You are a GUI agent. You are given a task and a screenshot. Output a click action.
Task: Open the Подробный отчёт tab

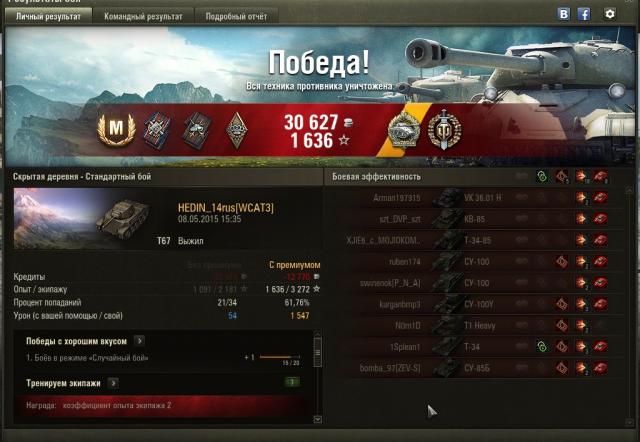235,17
